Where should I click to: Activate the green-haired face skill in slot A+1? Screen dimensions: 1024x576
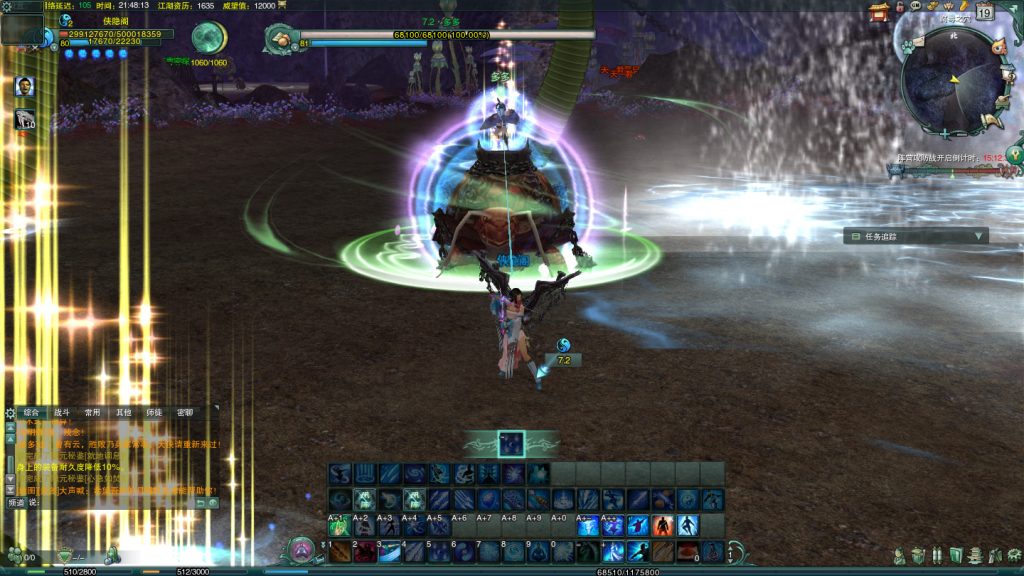pyautogui.click(x=340, y=526)
